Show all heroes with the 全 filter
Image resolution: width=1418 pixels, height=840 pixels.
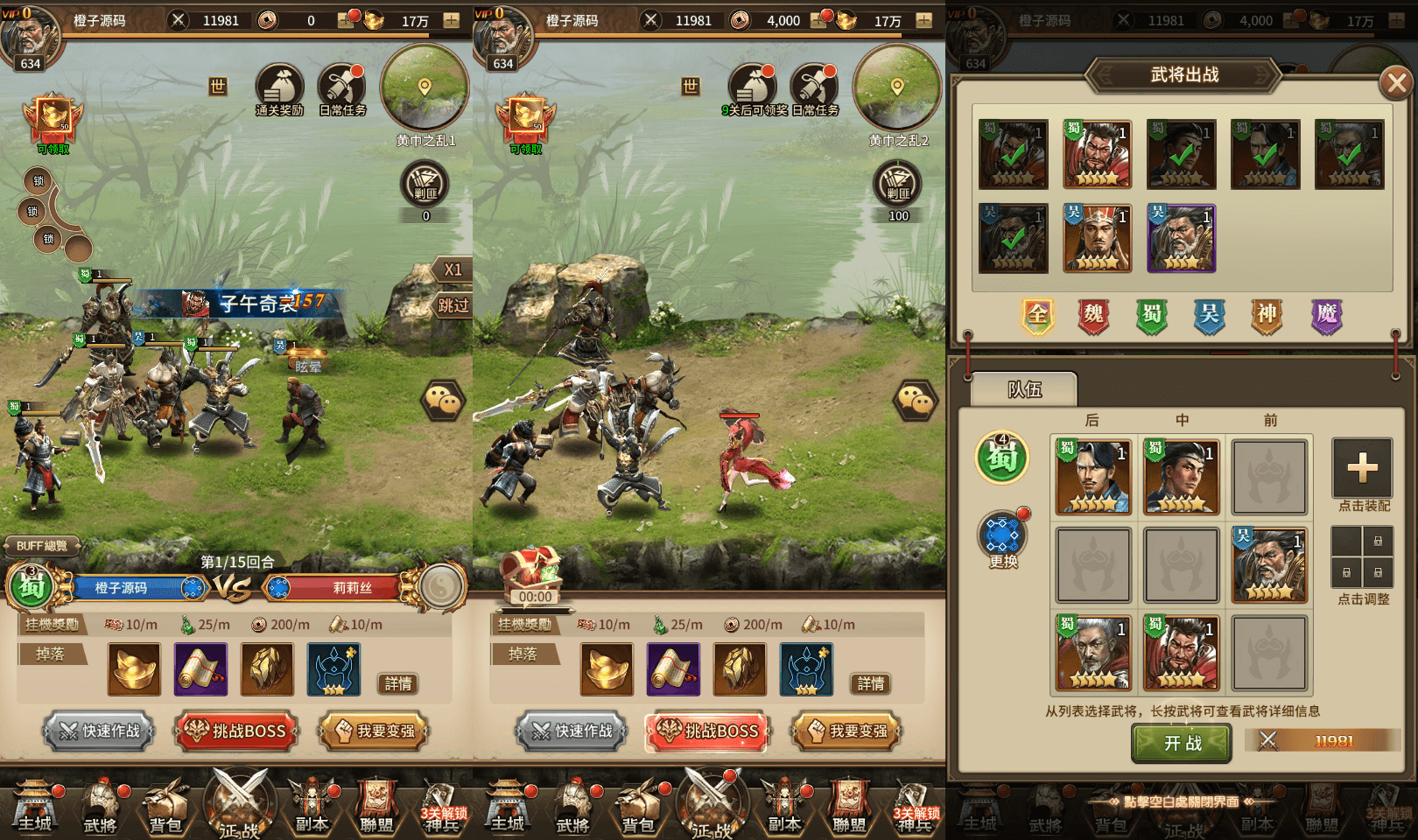coord(1037,315)
